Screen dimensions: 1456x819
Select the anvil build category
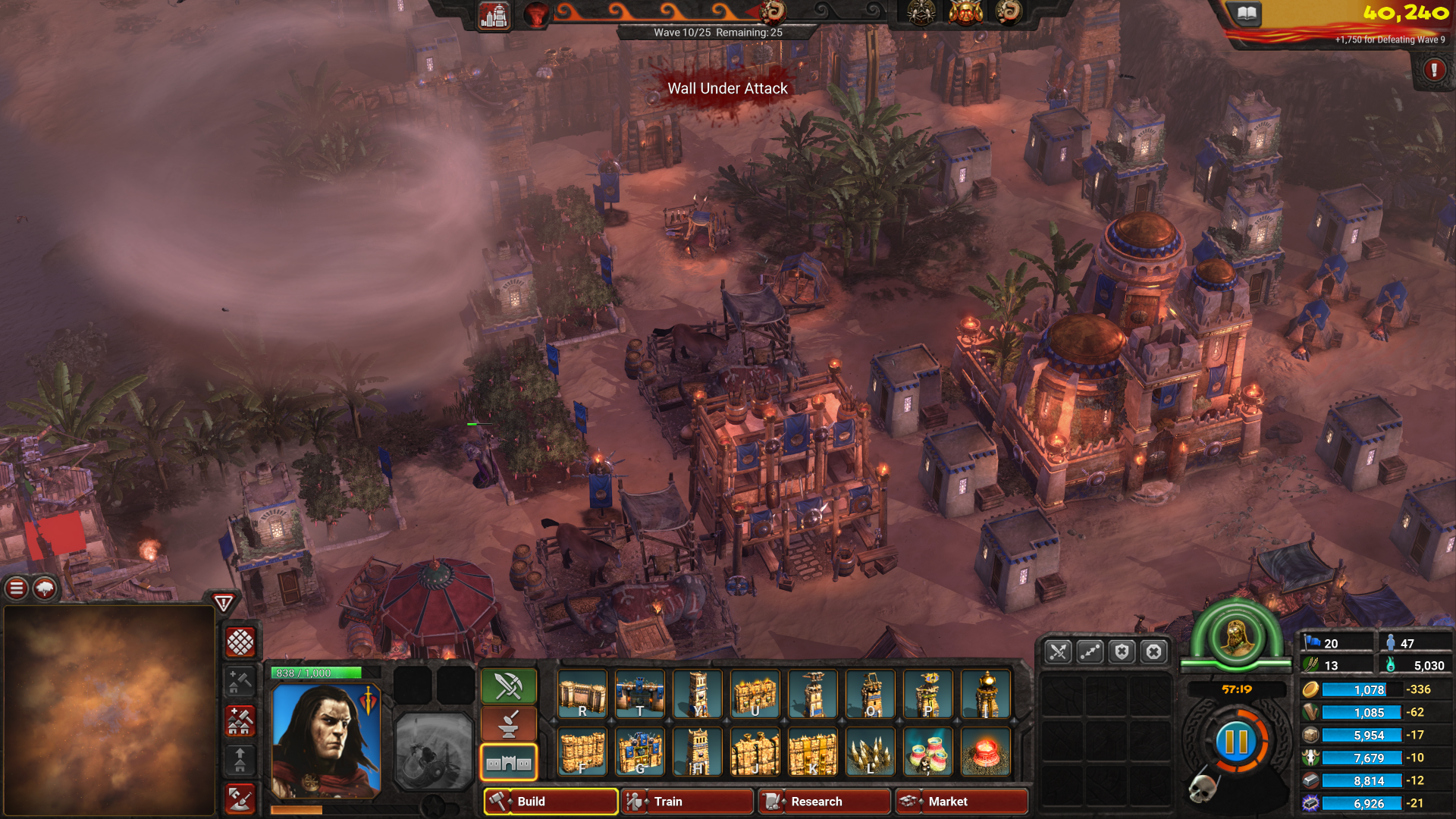tap(509, 725)
